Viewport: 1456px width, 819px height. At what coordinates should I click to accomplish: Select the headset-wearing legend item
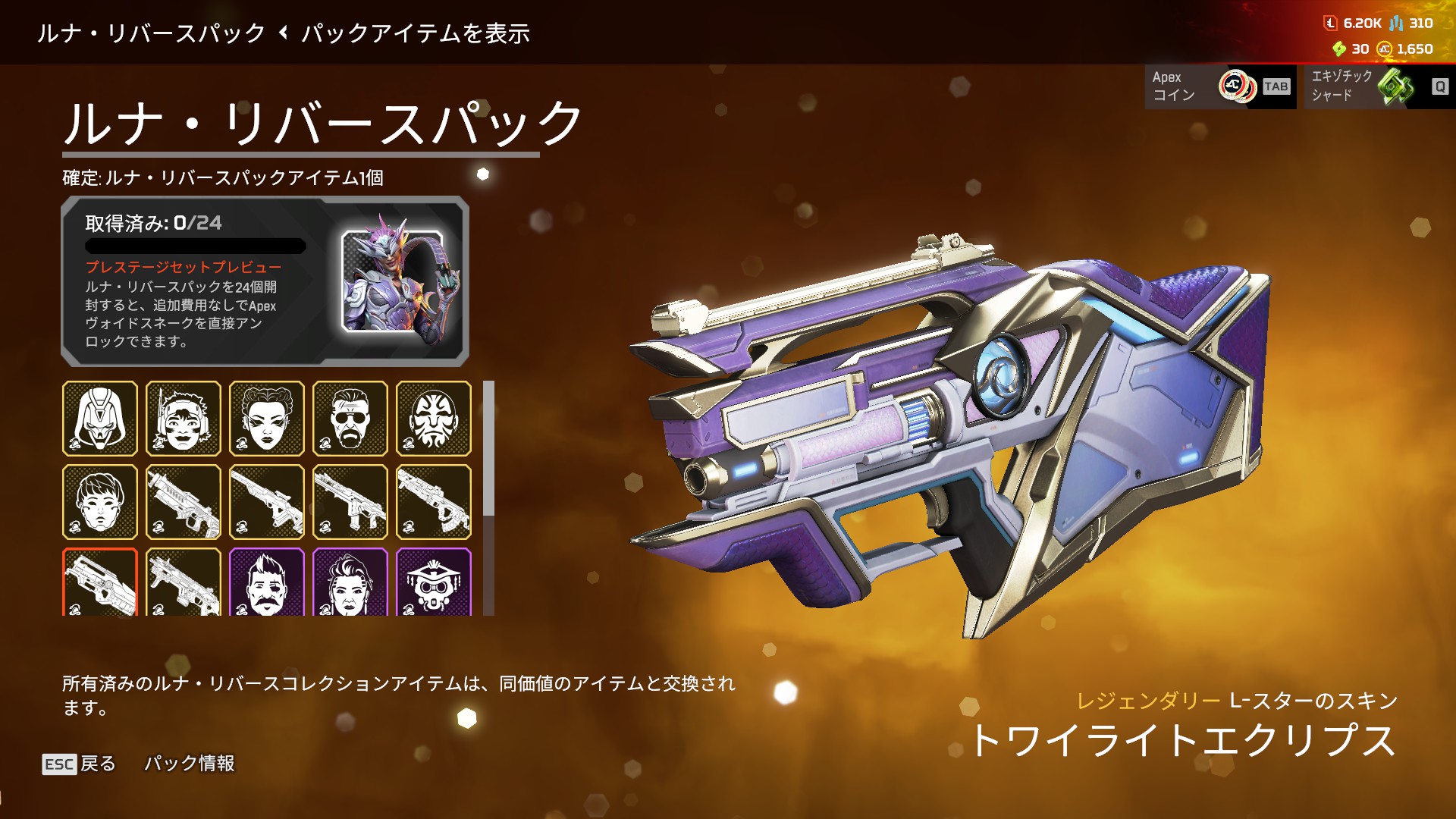click(184, 419)
